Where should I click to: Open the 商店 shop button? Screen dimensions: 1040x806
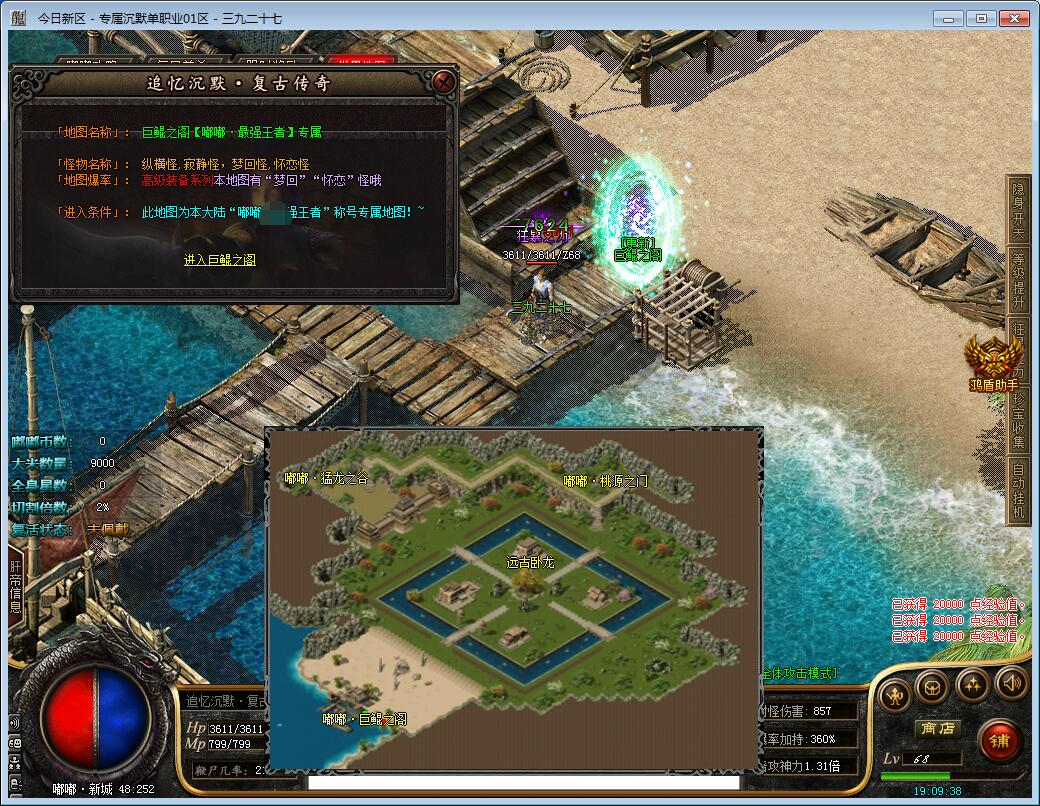937,729
